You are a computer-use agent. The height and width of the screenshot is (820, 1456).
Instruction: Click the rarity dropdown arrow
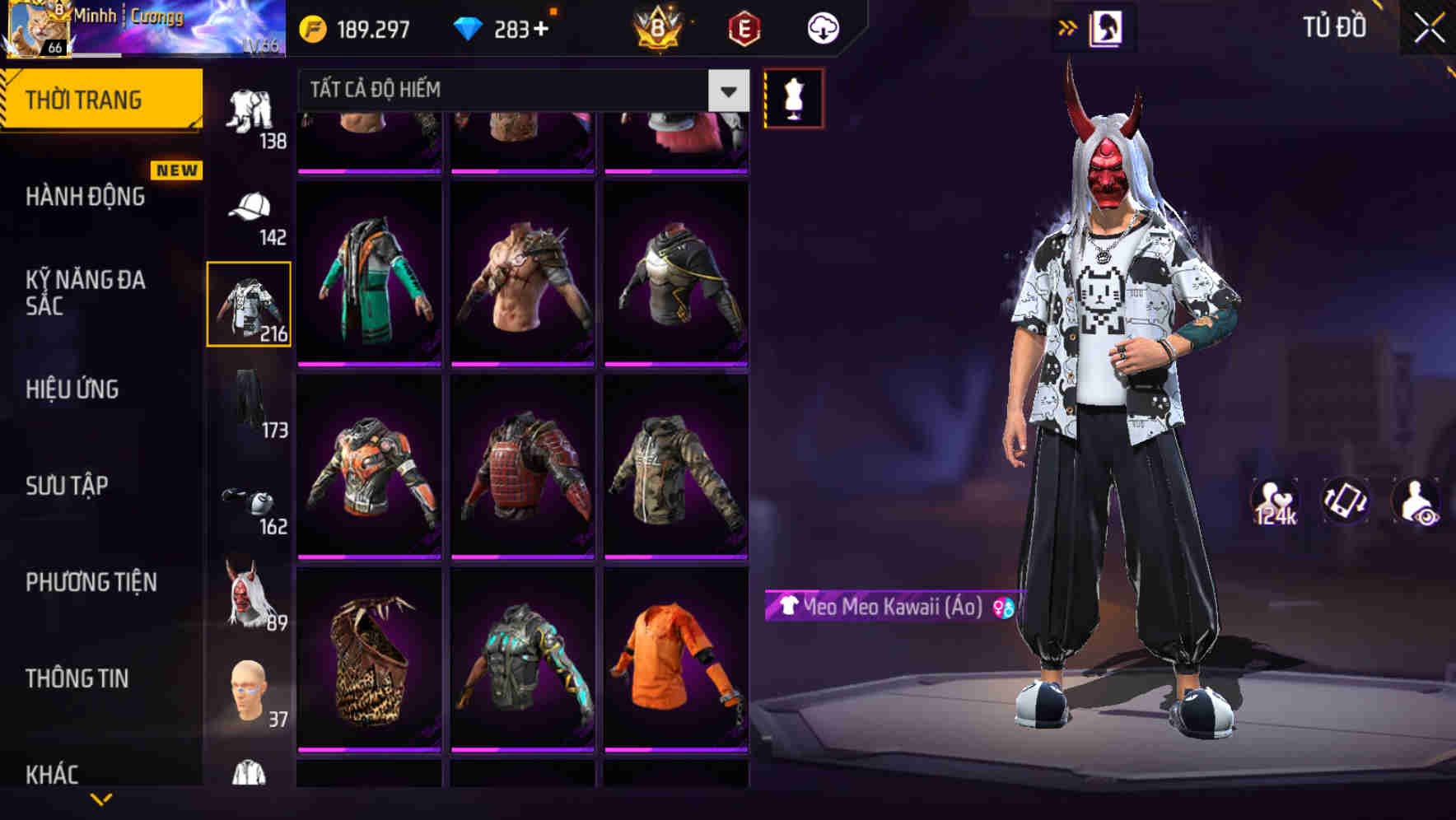click(726, 91)
